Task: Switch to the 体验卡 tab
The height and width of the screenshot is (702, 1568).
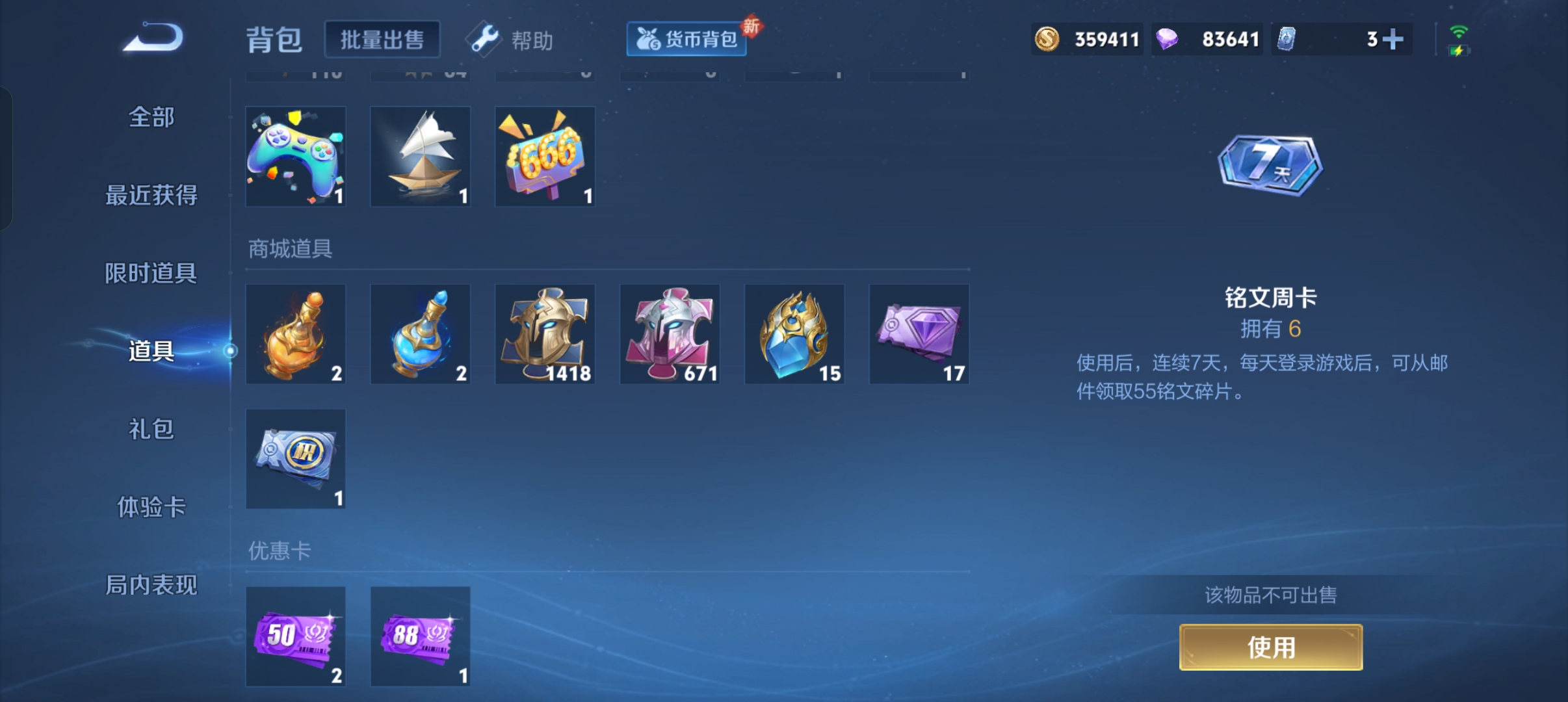Action: 152,507
